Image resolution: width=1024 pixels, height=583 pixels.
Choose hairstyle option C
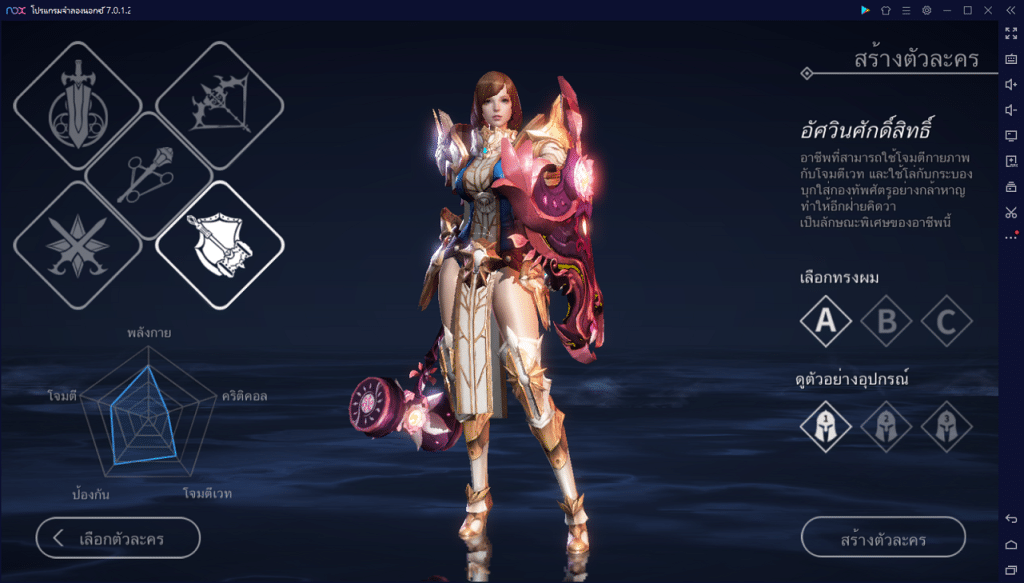pyautogui.click(x=947, y=321)
